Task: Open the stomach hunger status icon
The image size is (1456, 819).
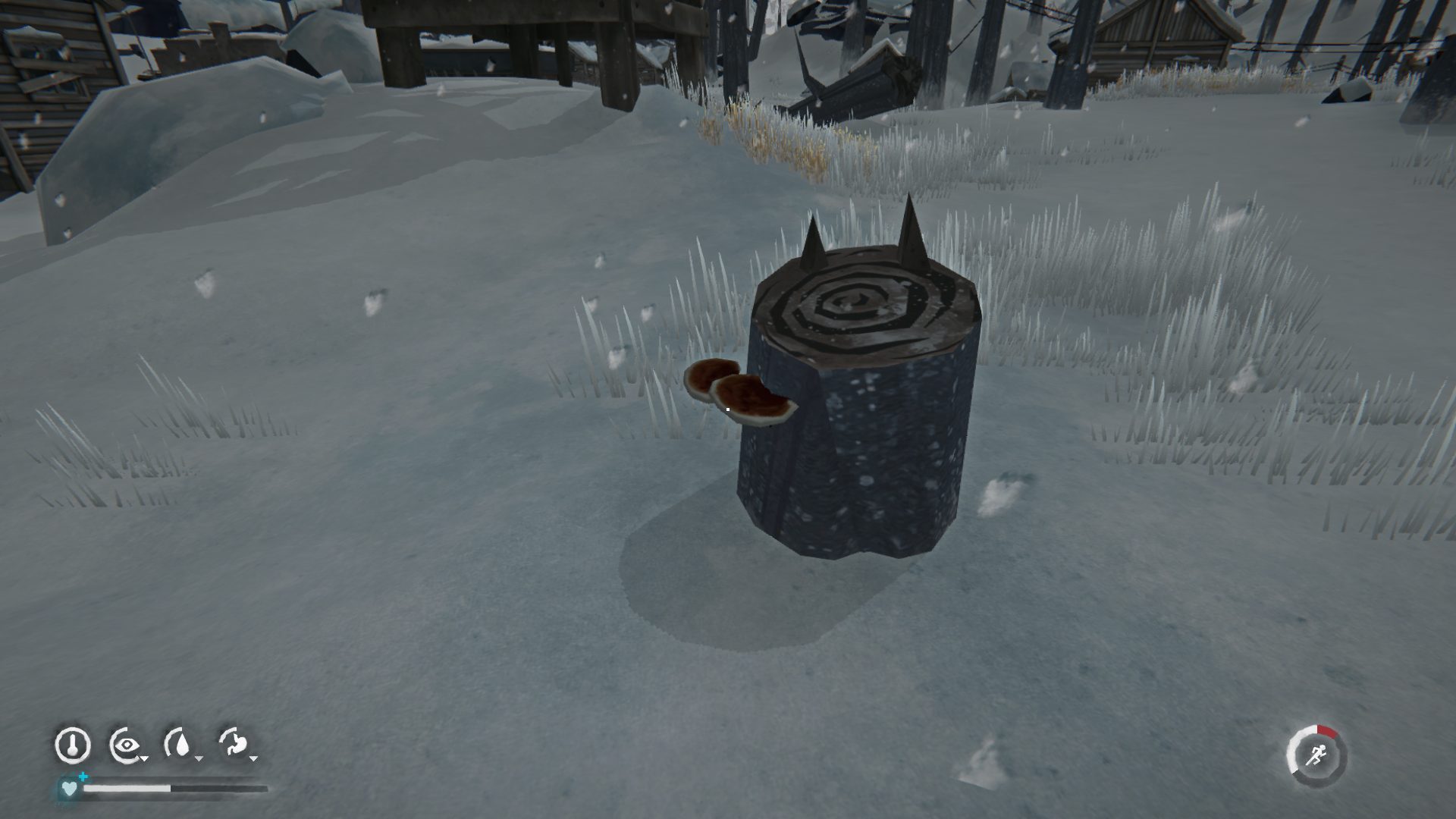Action: click(x=235, y=745)
